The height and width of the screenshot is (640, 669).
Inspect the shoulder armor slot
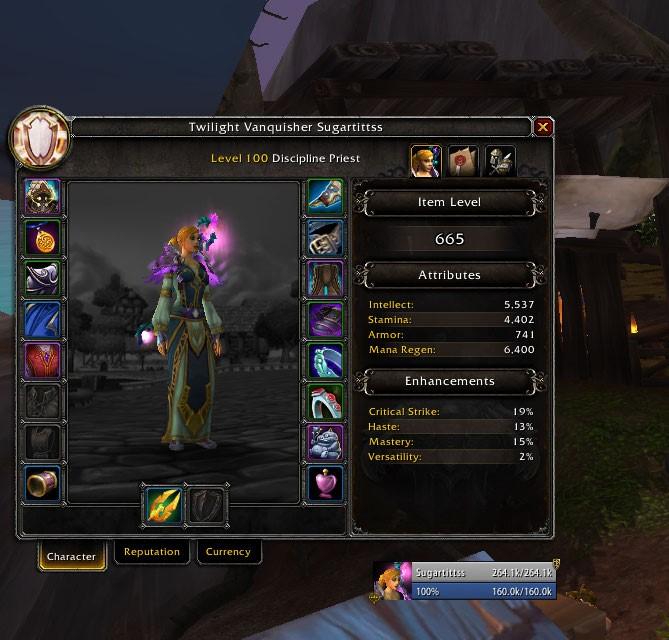(x=43, y=279)
